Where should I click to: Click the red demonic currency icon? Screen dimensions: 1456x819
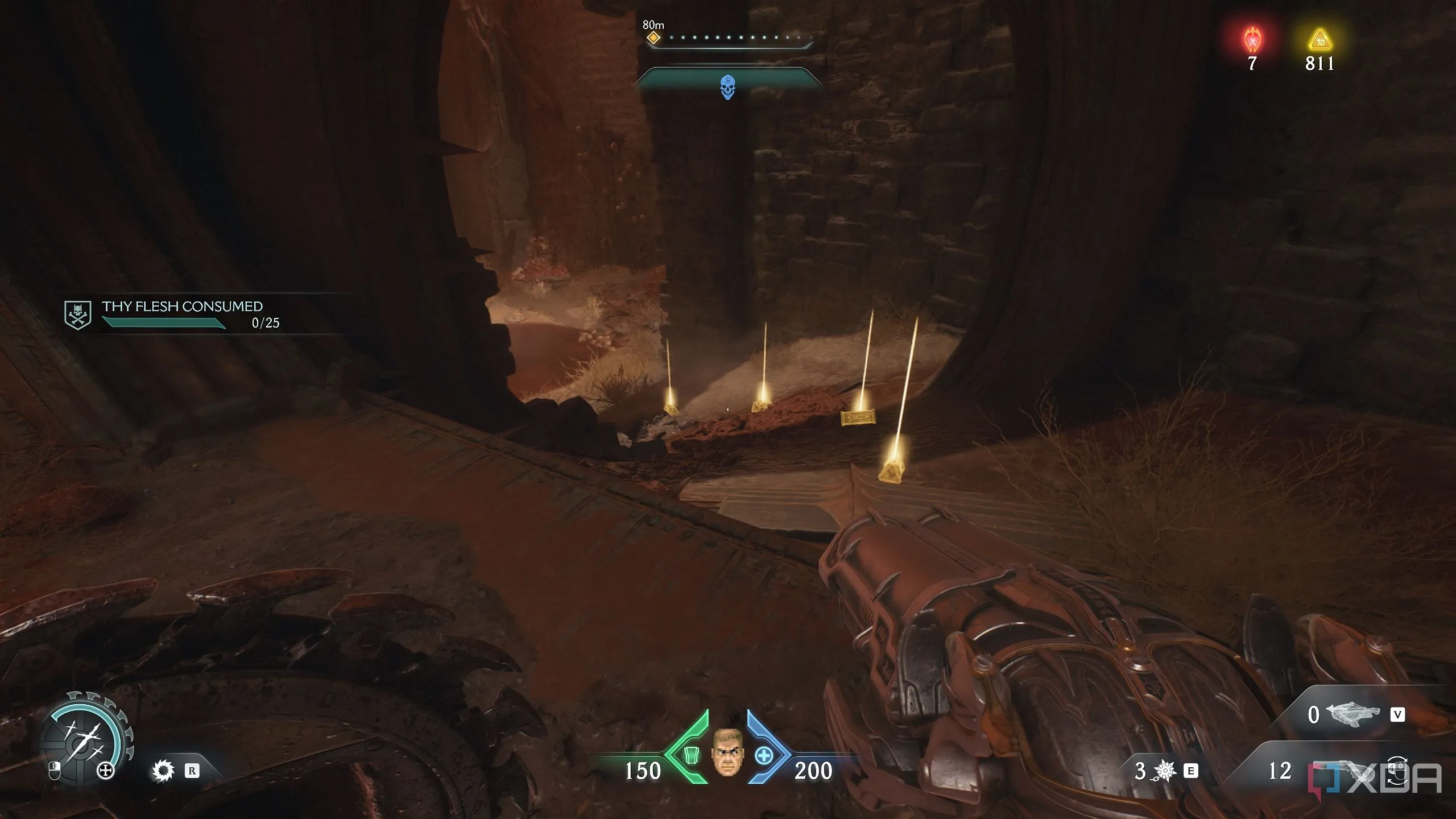pyautogui.click(x=1252, y=40)
